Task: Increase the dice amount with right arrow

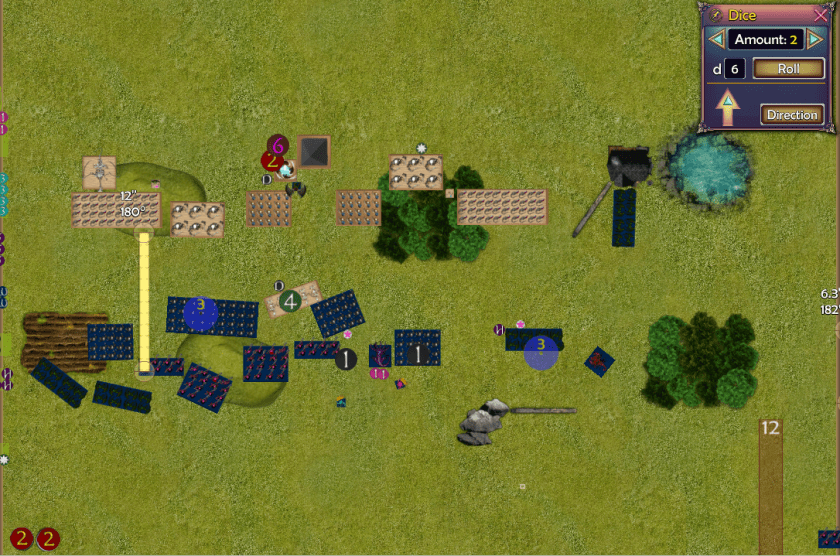Action: (x=815, y=39)
